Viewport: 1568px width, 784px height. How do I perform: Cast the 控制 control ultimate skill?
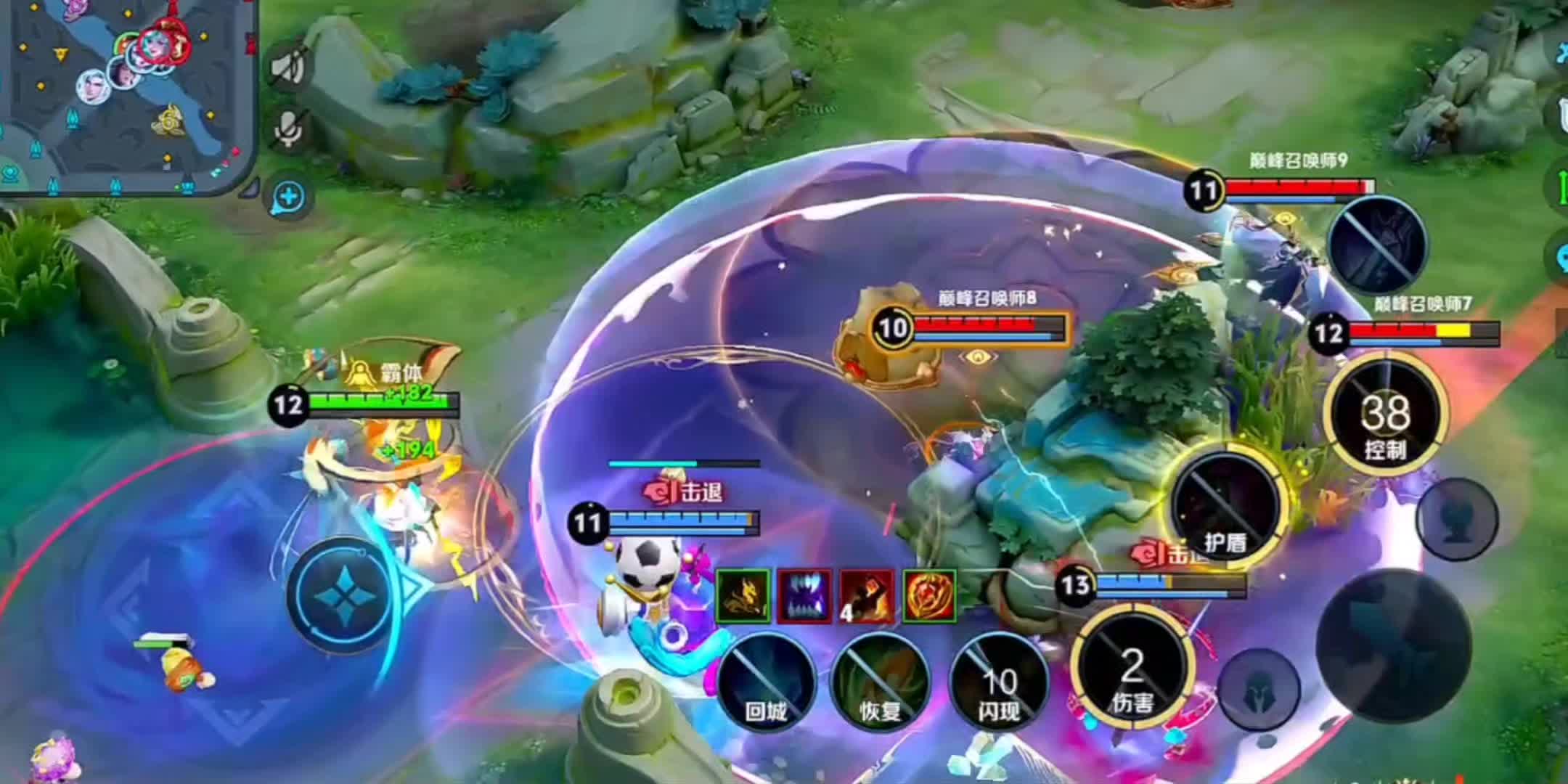1385,414
